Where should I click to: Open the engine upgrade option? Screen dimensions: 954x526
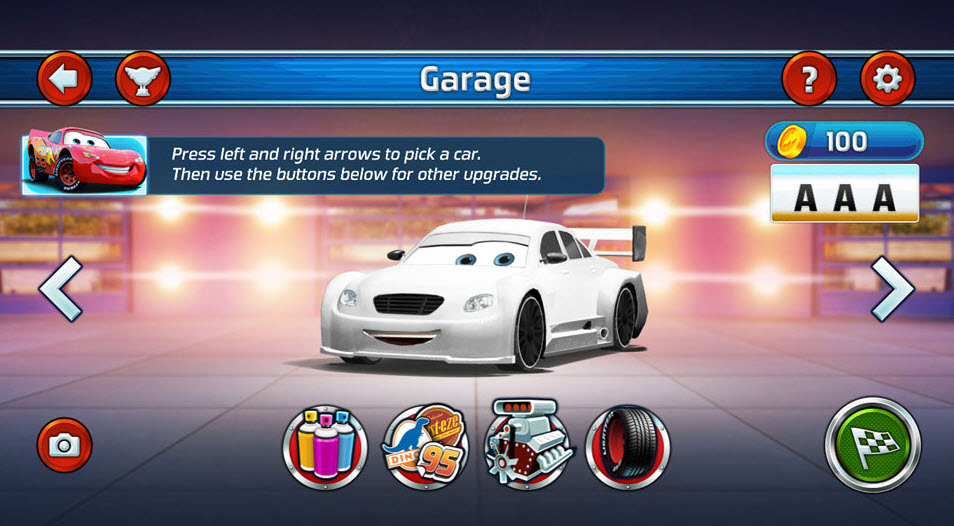(527, 446)
